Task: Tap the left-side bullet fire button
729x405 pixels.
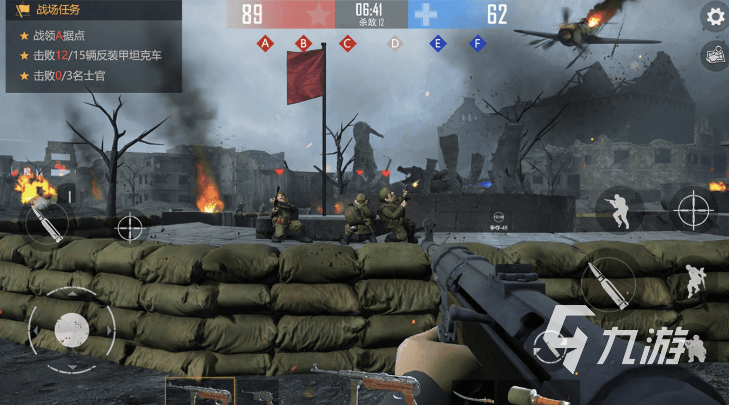Action: tap(47, 223)
